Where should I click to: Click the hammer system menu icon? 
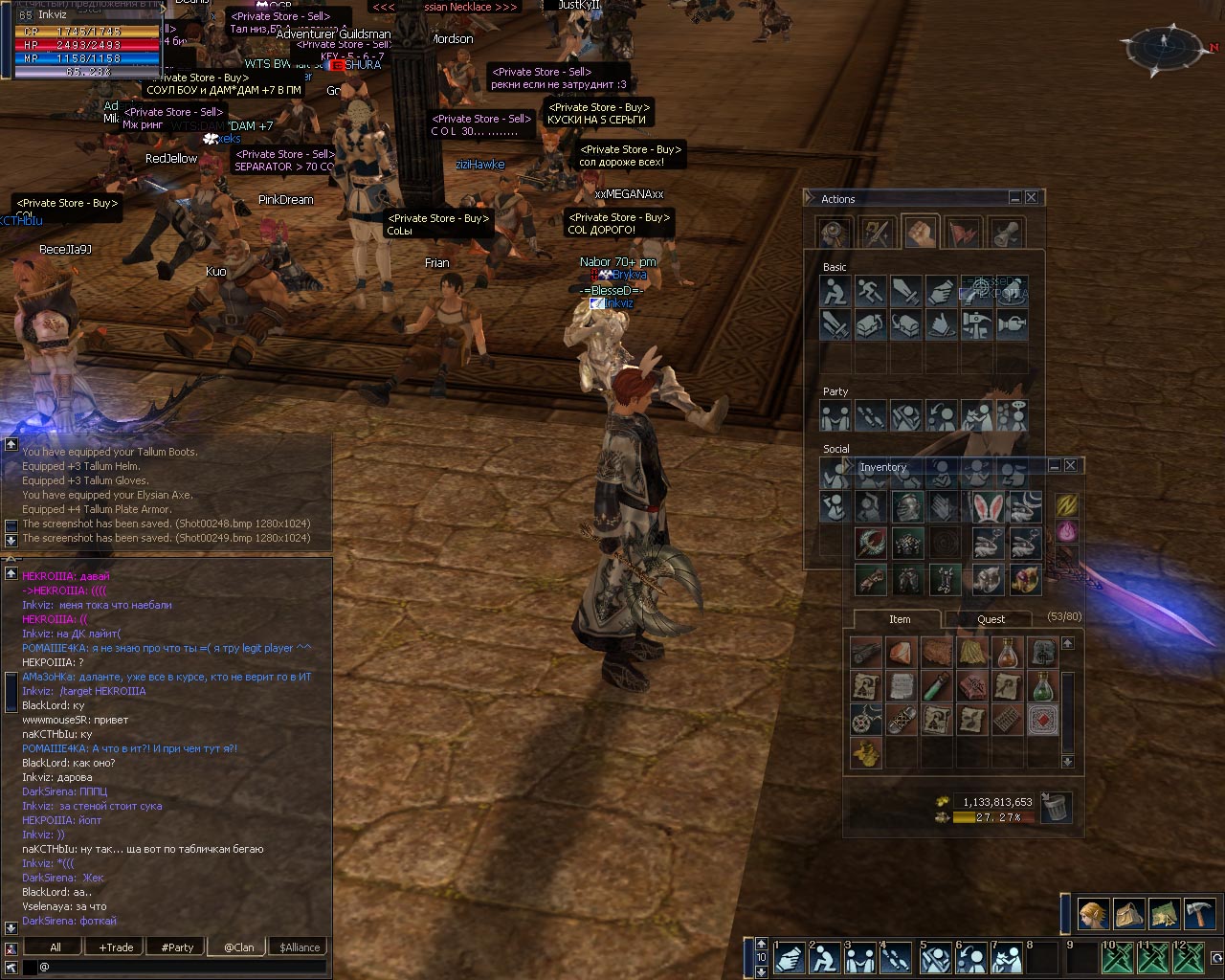(1200, 913)
